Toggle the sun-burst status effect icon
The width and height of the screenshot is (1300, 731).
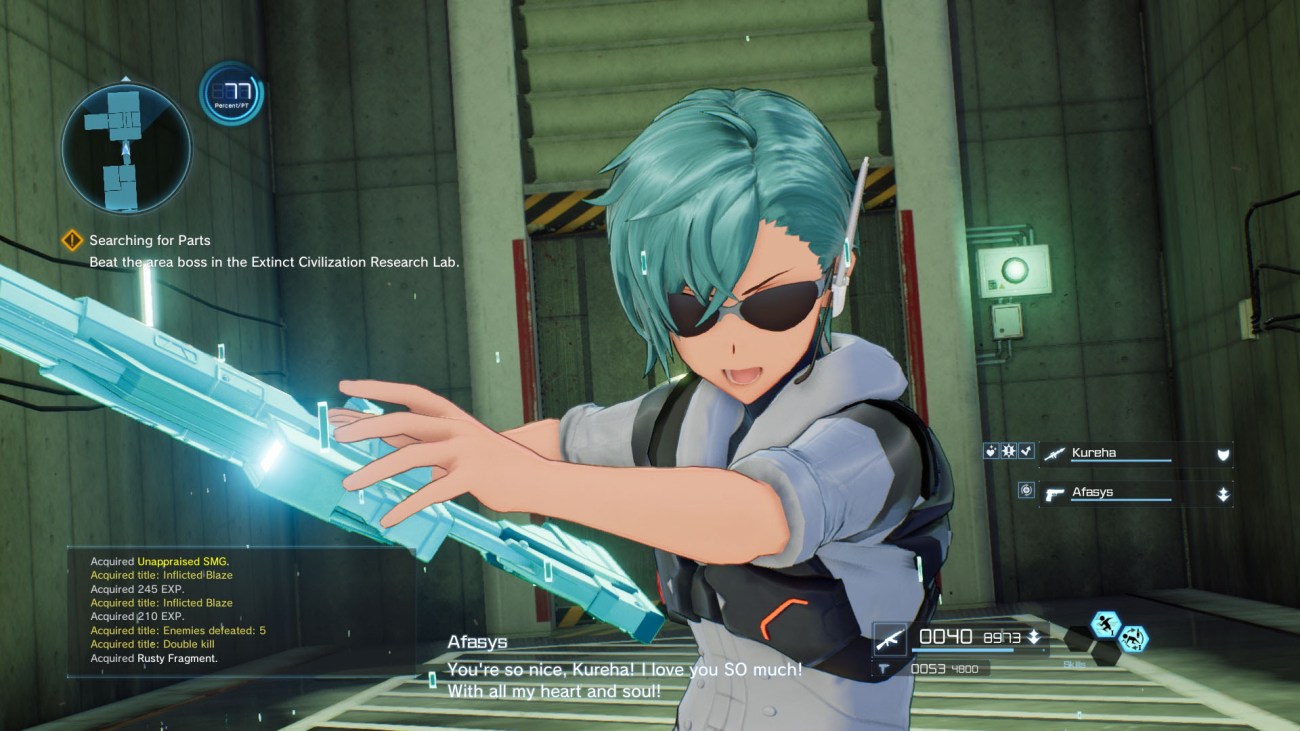coord(1008,452)
